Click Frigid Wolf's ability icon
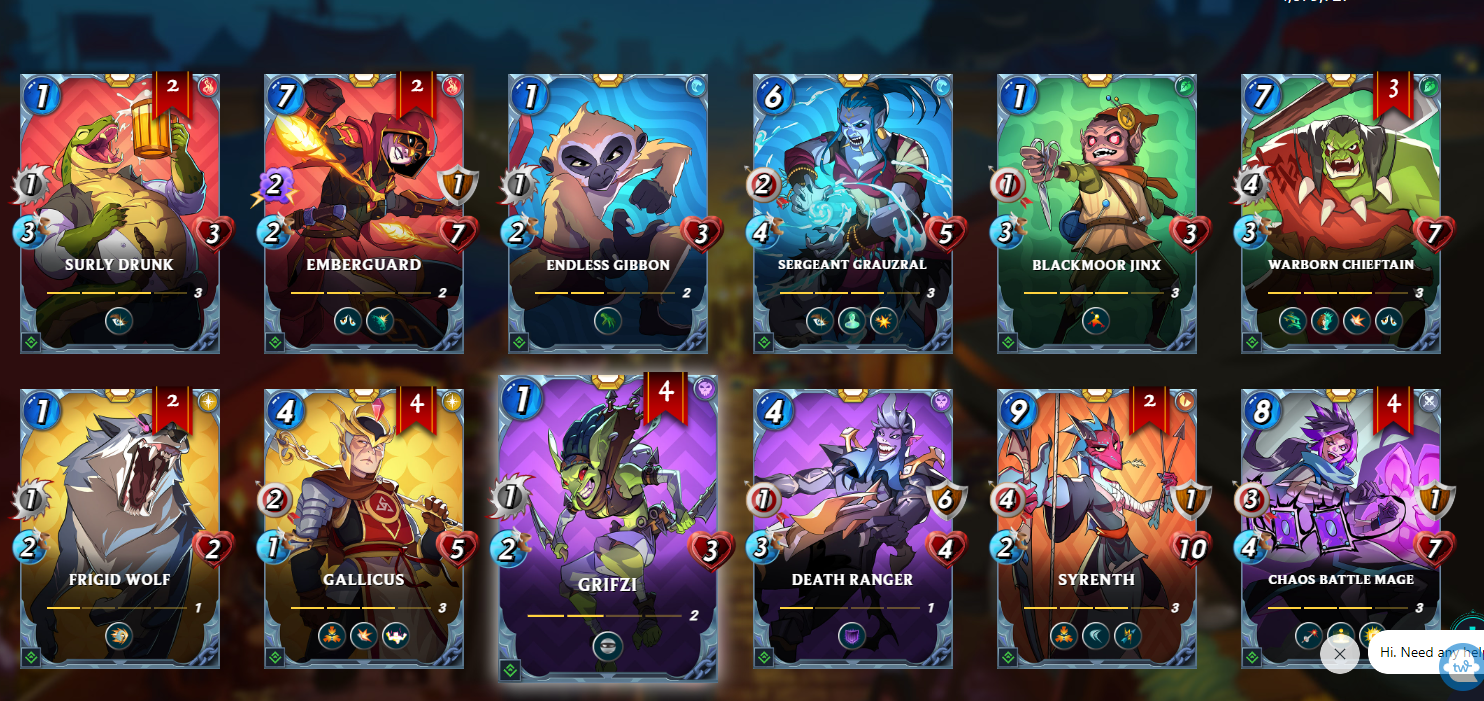This screenshot has height=701, width=1484. click(119, 636)
